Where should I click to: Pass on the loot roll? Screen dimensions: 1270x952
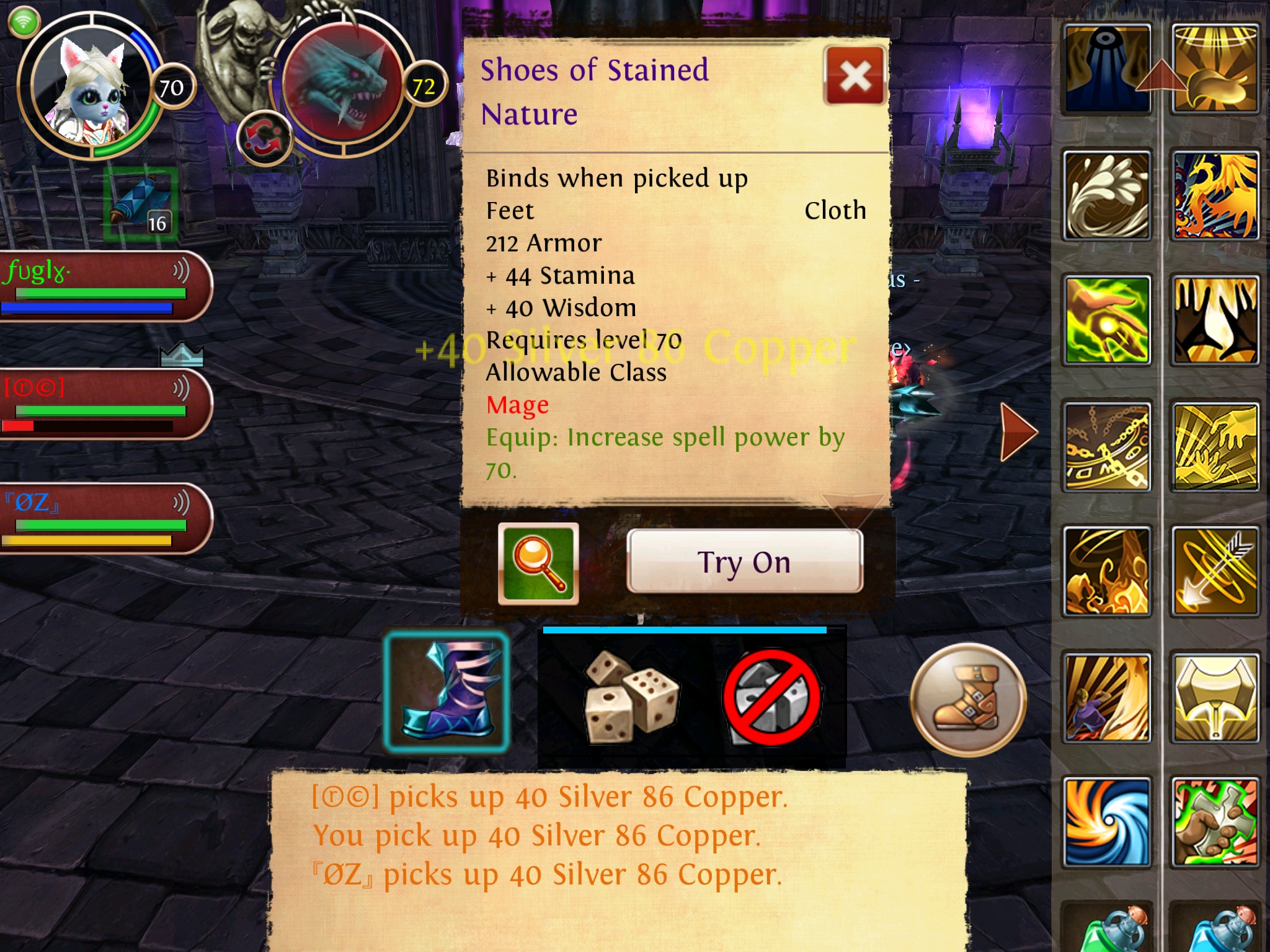coord(772,697)
